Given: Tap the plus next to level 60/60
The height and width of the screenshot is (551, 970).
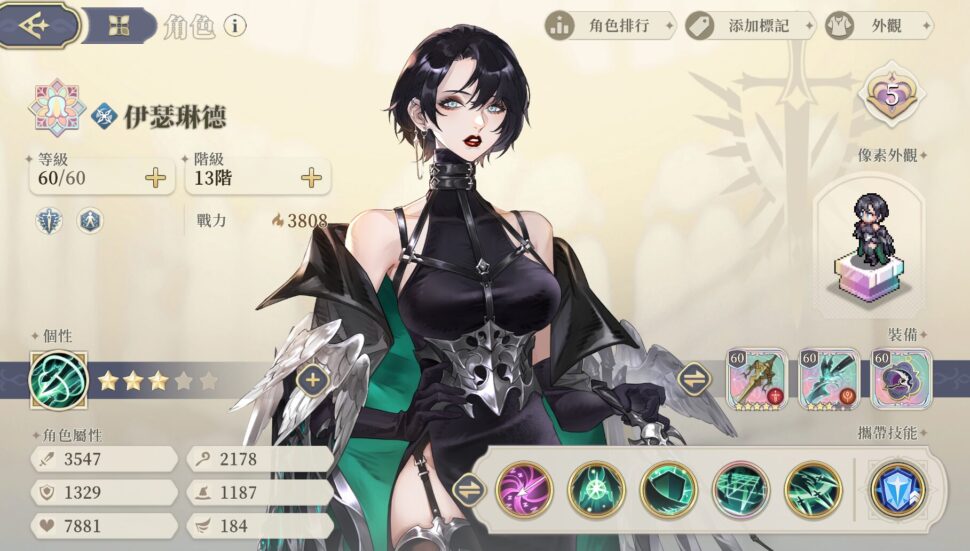Looking at the screenshot, I should (x=155, y=178).
